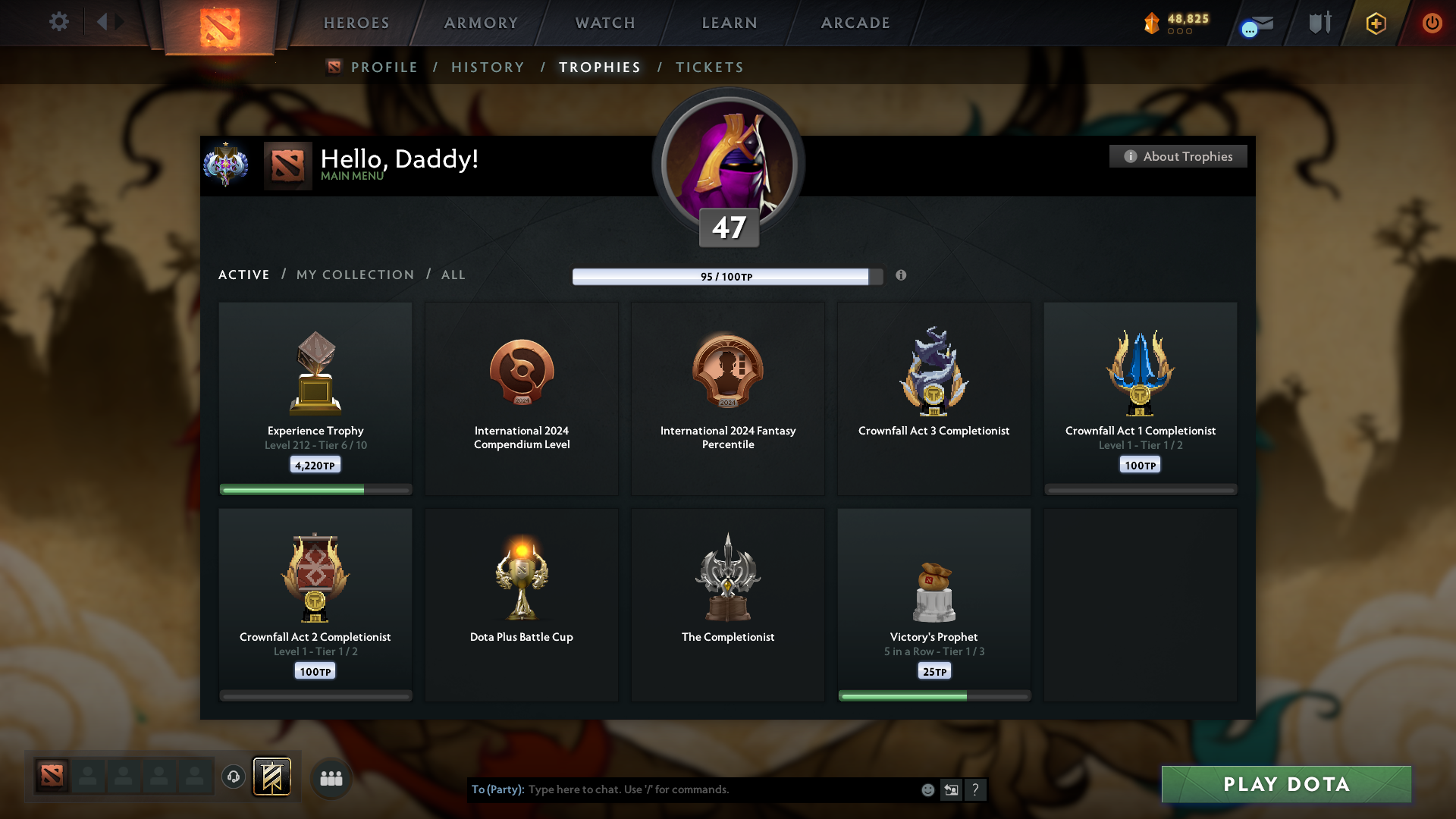Screen dimensions: 1456x819
Task: Toggle the voice chat headset icon
Action: (233, 777)
